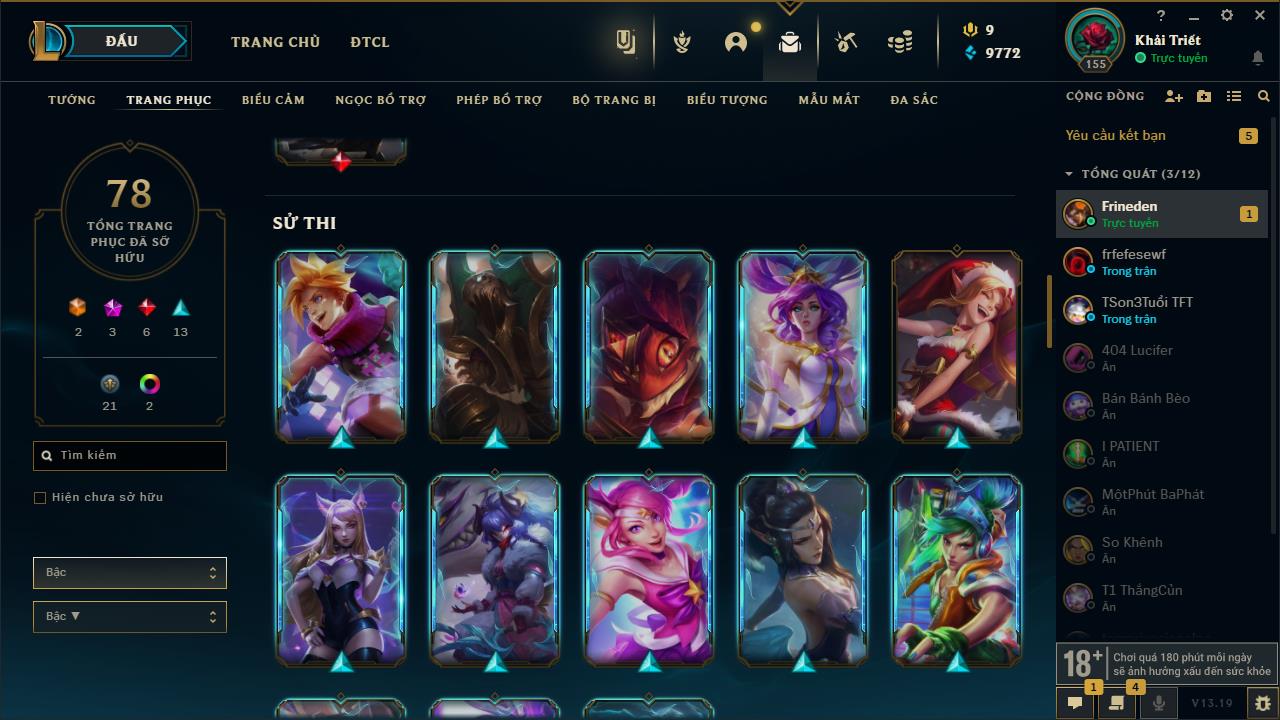Open the first 'Bậc' dropdown
The width and height of the screenshot is (1280, 720).
tap(129, 572)
